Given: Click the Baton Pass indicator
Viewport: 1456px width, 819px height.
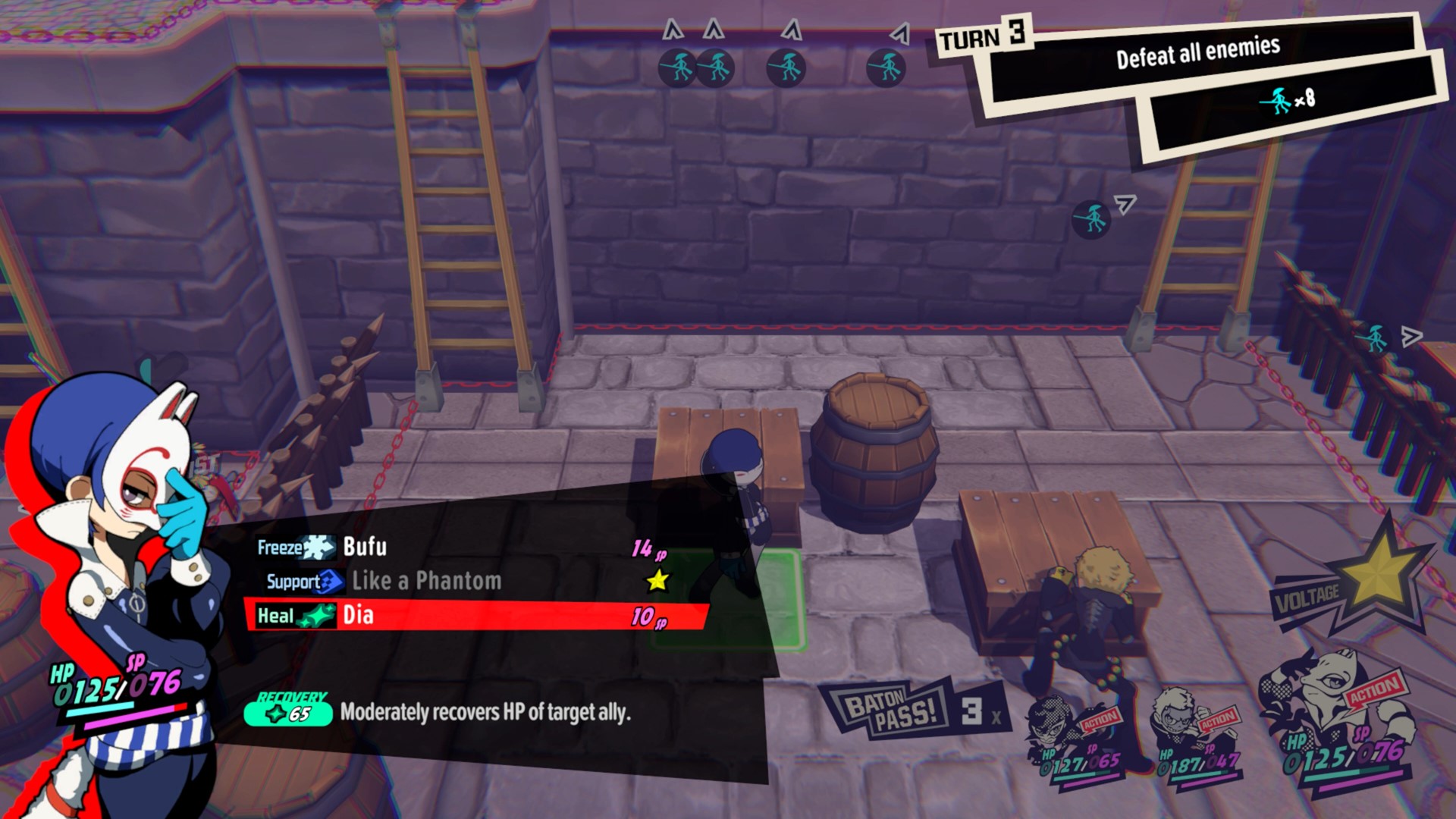Looking at the screenshot, I should click(908, 709).
